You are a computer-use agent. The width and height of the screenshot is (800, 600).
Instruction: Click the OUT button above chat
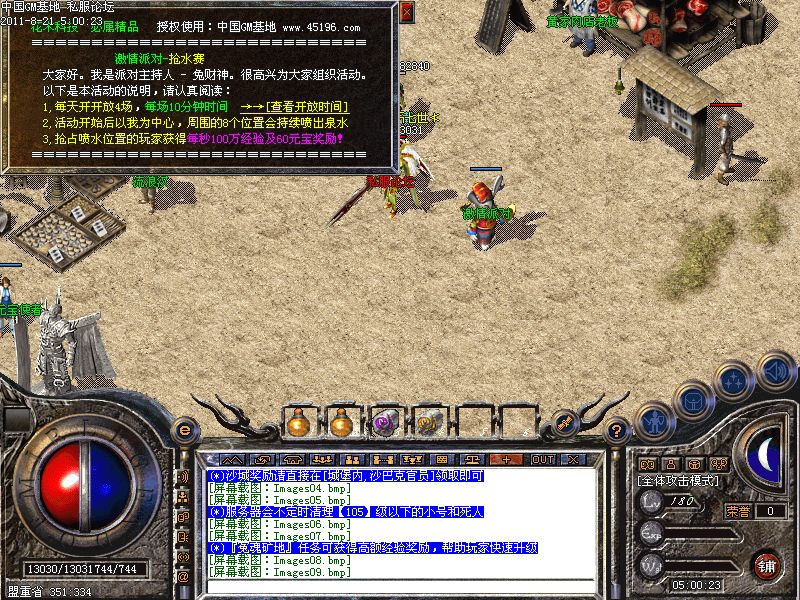[542, 459]
